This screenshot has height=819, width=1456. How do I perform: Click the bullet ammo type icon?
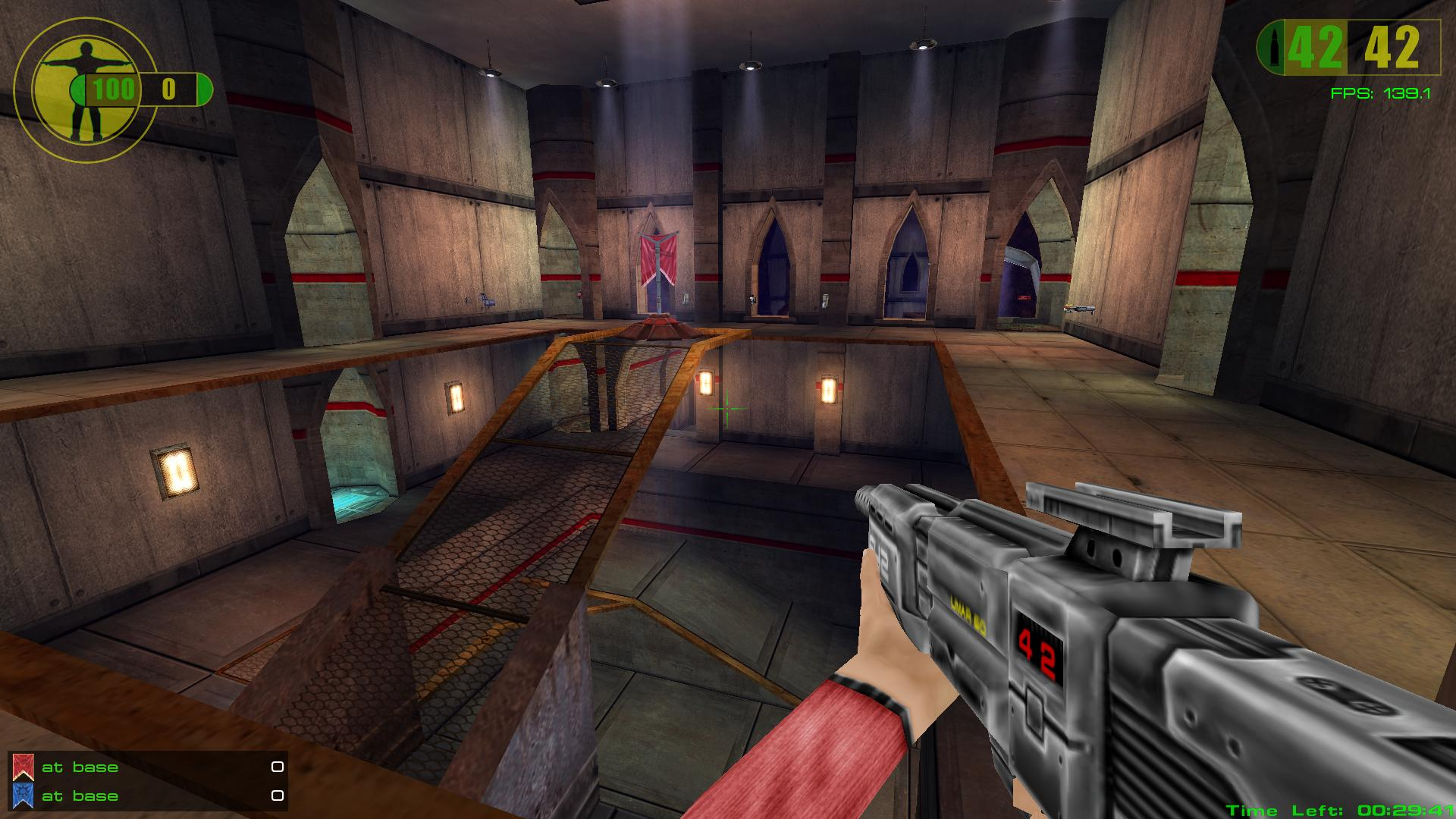coord(1269,47)
